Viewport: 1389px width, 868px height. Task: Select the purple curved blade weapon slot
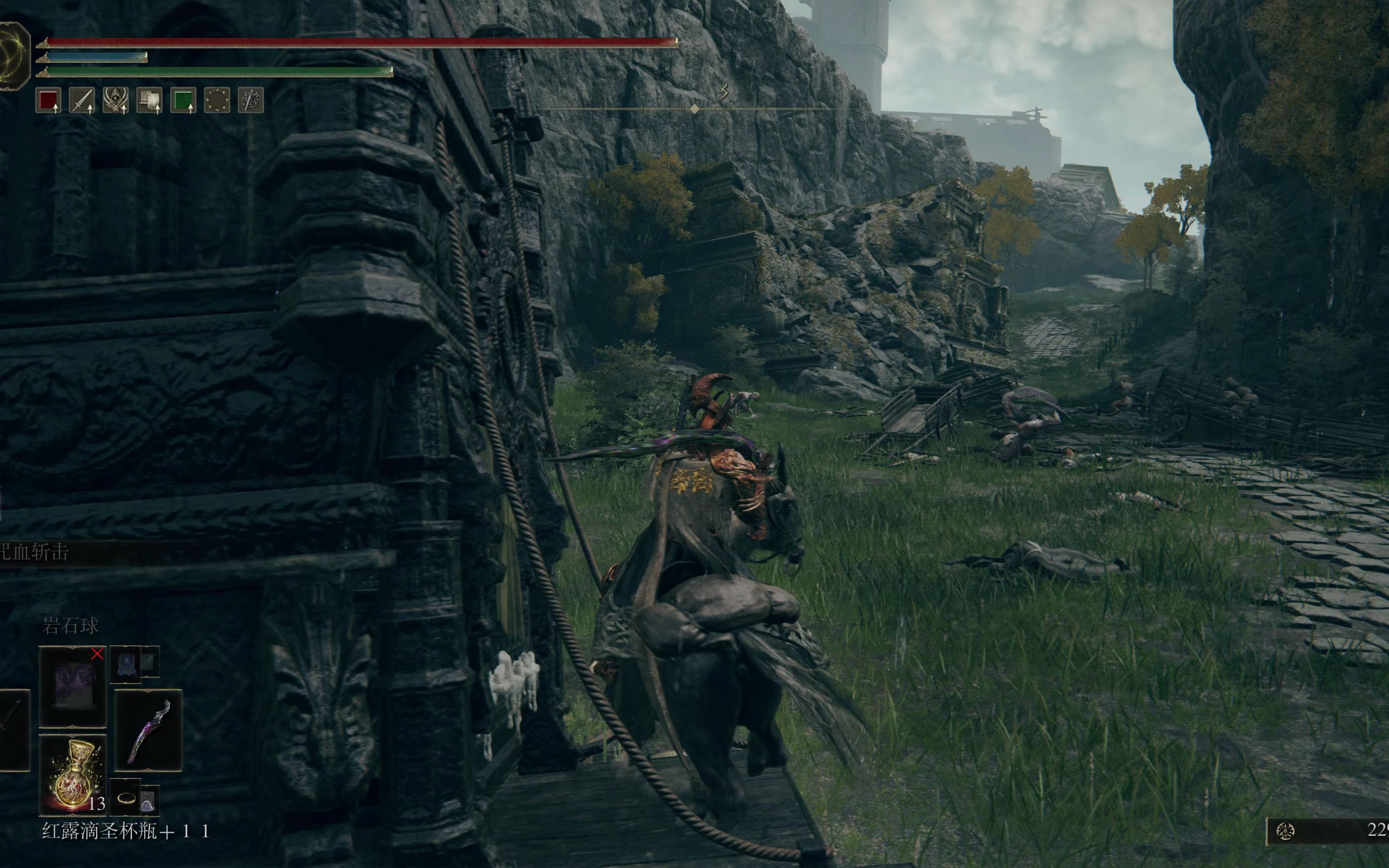point(149,730)
